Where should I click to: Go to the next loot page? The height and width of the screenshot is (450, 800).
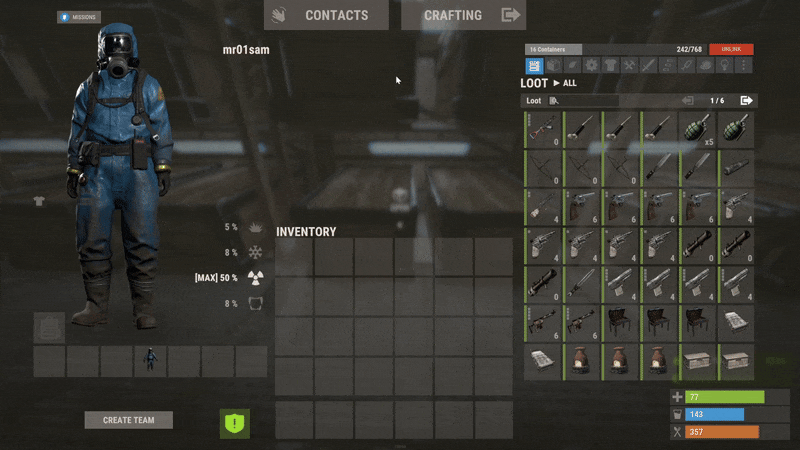(x=746, y=101)
